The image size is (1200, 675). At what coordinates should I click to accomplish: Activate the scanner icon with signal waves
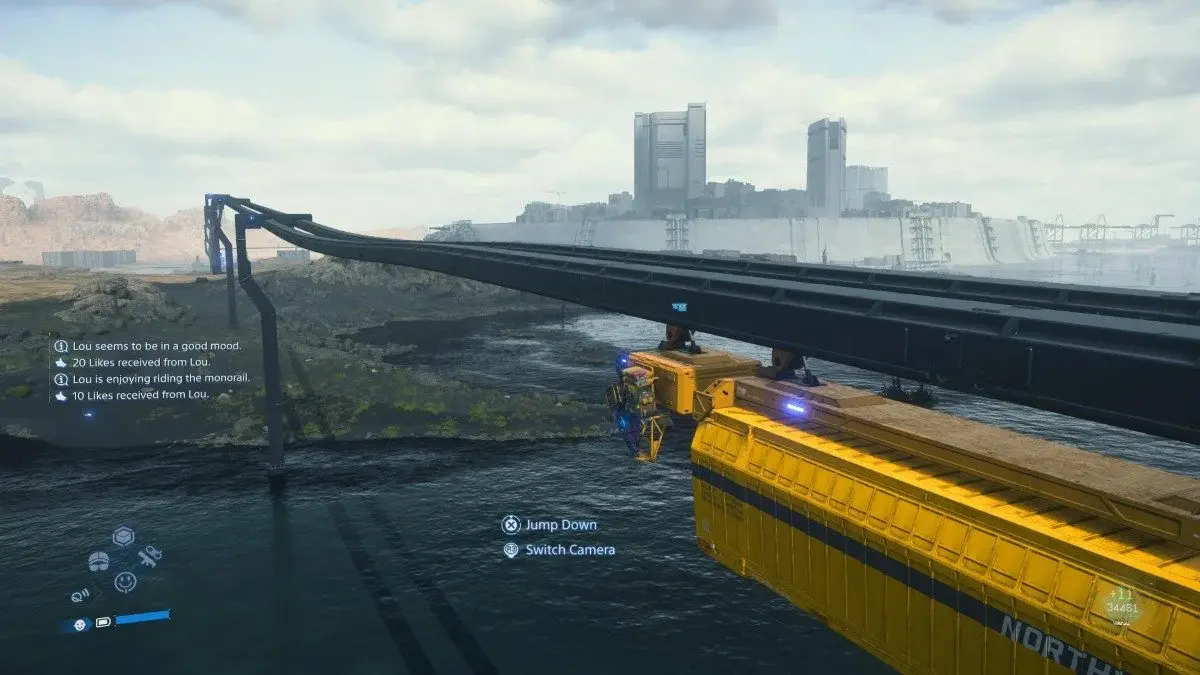point(81,595)
